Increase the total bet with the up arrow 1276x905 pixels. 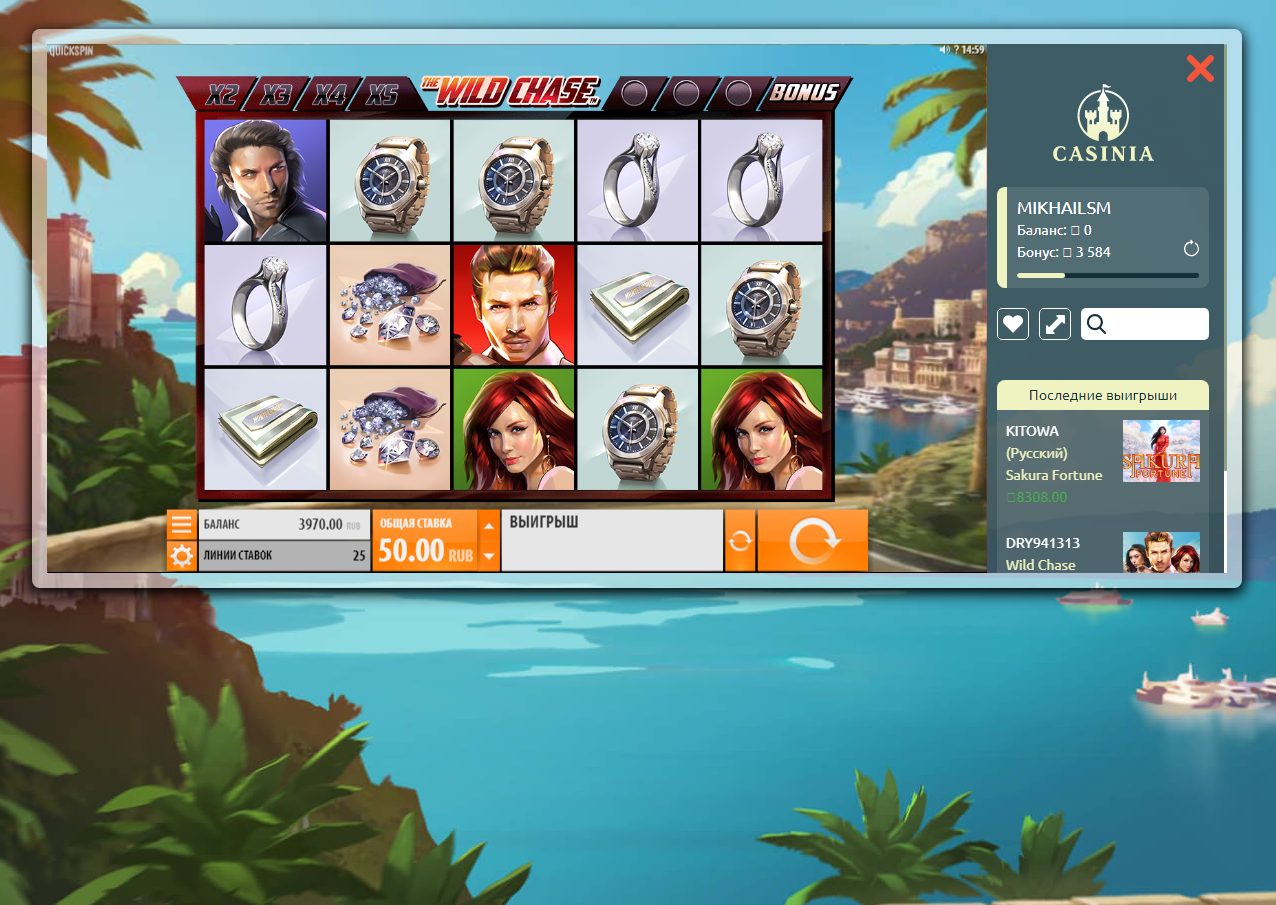click(488, 524)
